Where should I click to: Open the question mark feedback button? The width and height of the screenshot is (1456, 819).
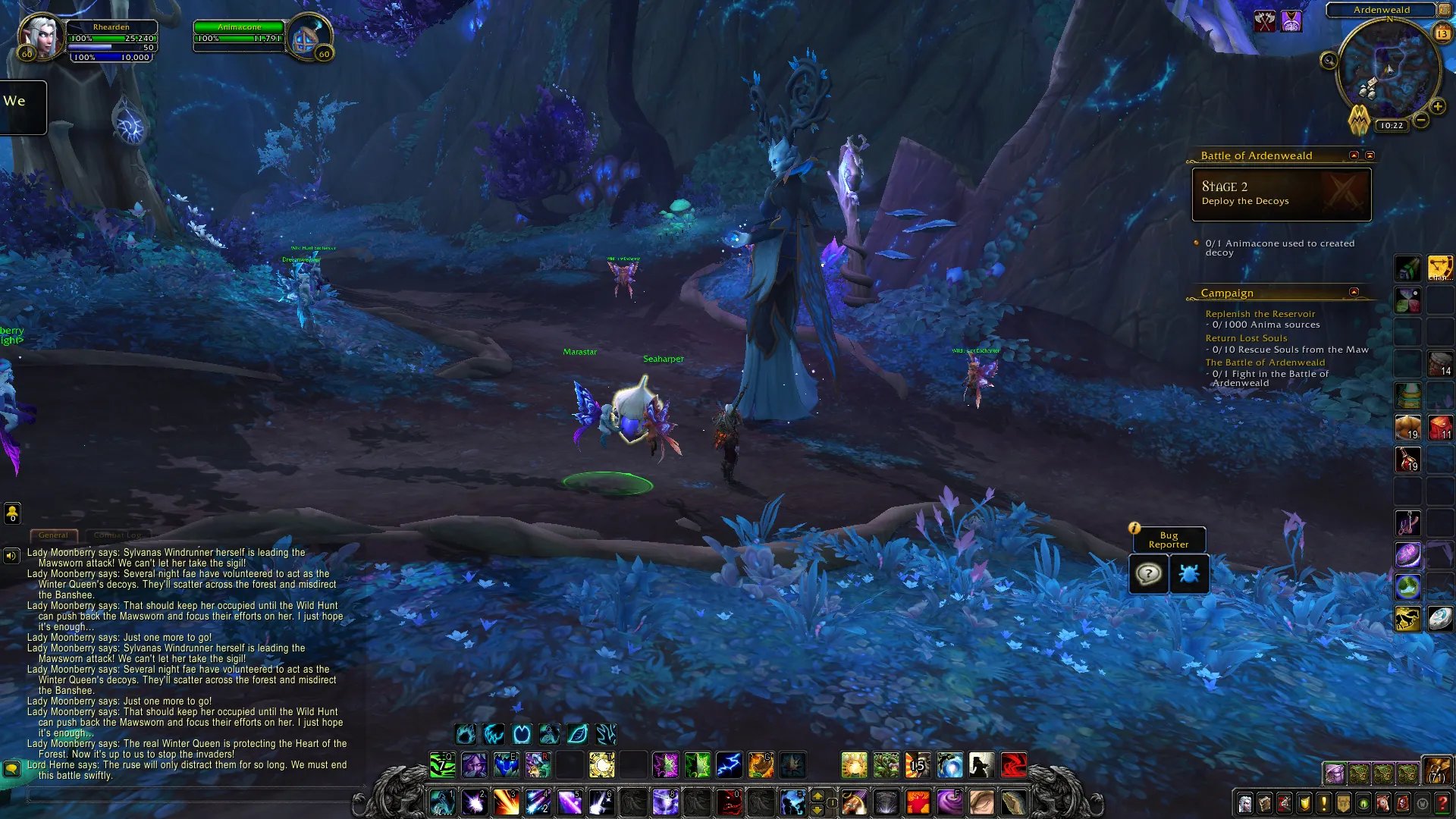(x=1148, y=574)
